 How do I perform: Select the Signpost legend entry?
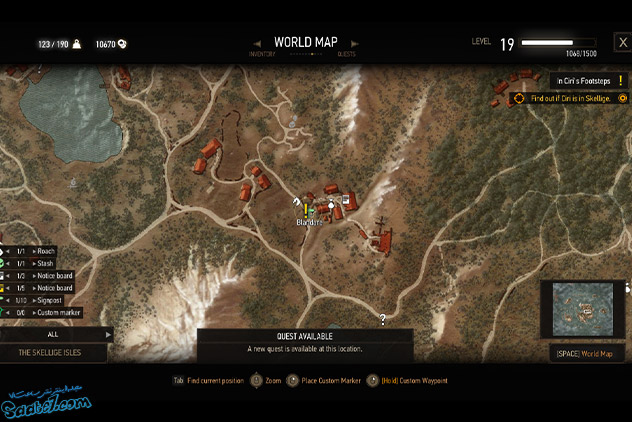pos(50,300)
